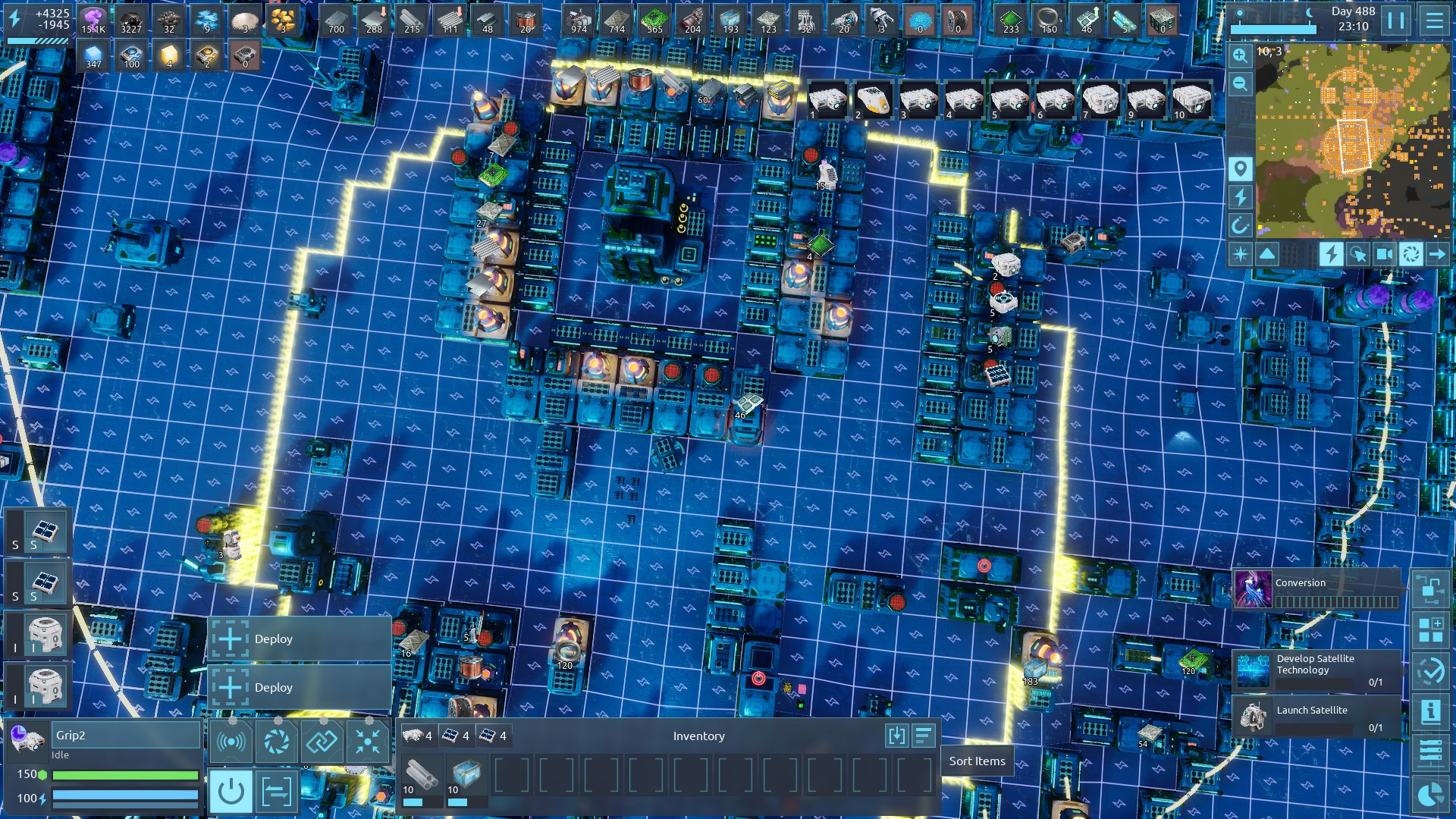
Task: Toggle the camera icon below the minimap
Action: (1384, 254)
